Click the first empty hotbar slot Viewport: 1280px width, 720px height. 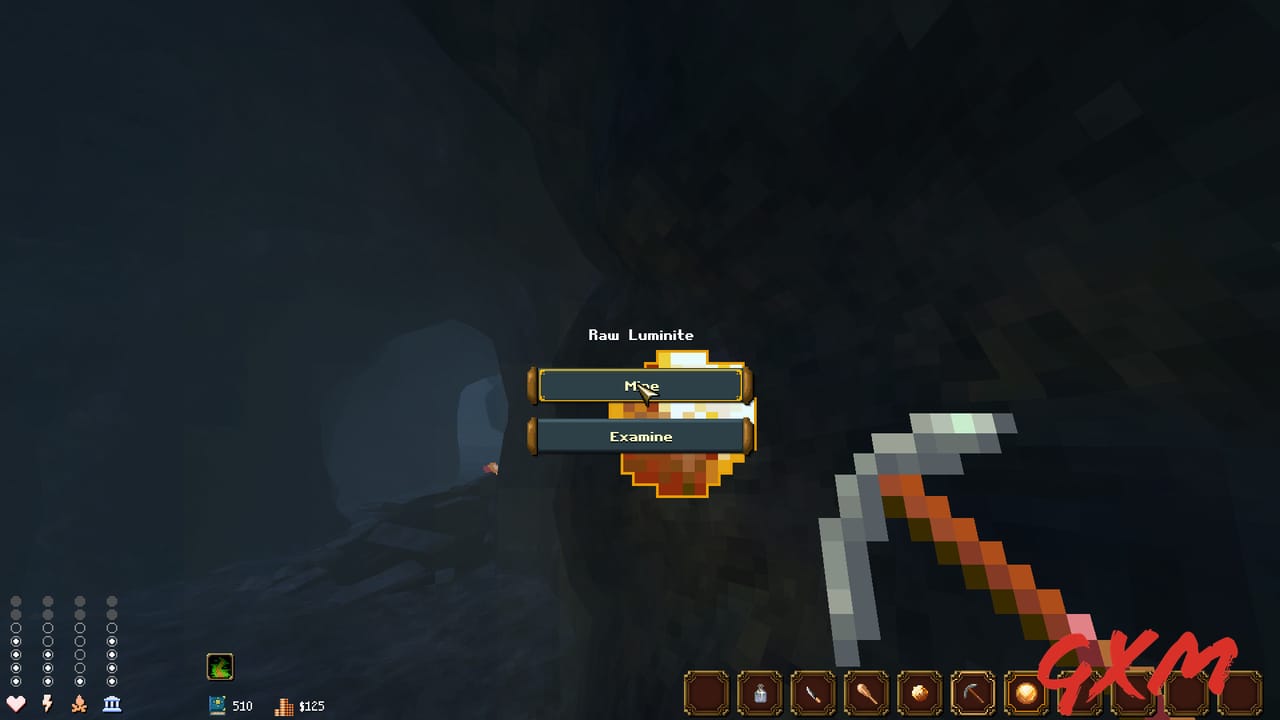707,693
